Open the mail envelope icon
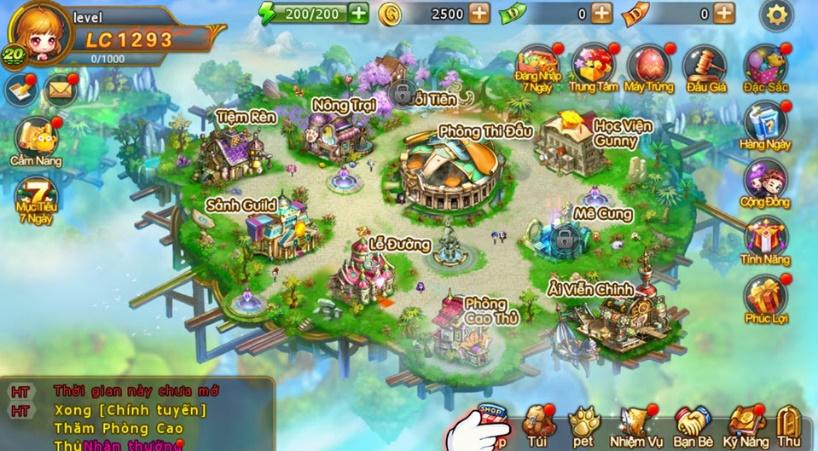Screen dimensions: 818x451 tap(62, 90)
